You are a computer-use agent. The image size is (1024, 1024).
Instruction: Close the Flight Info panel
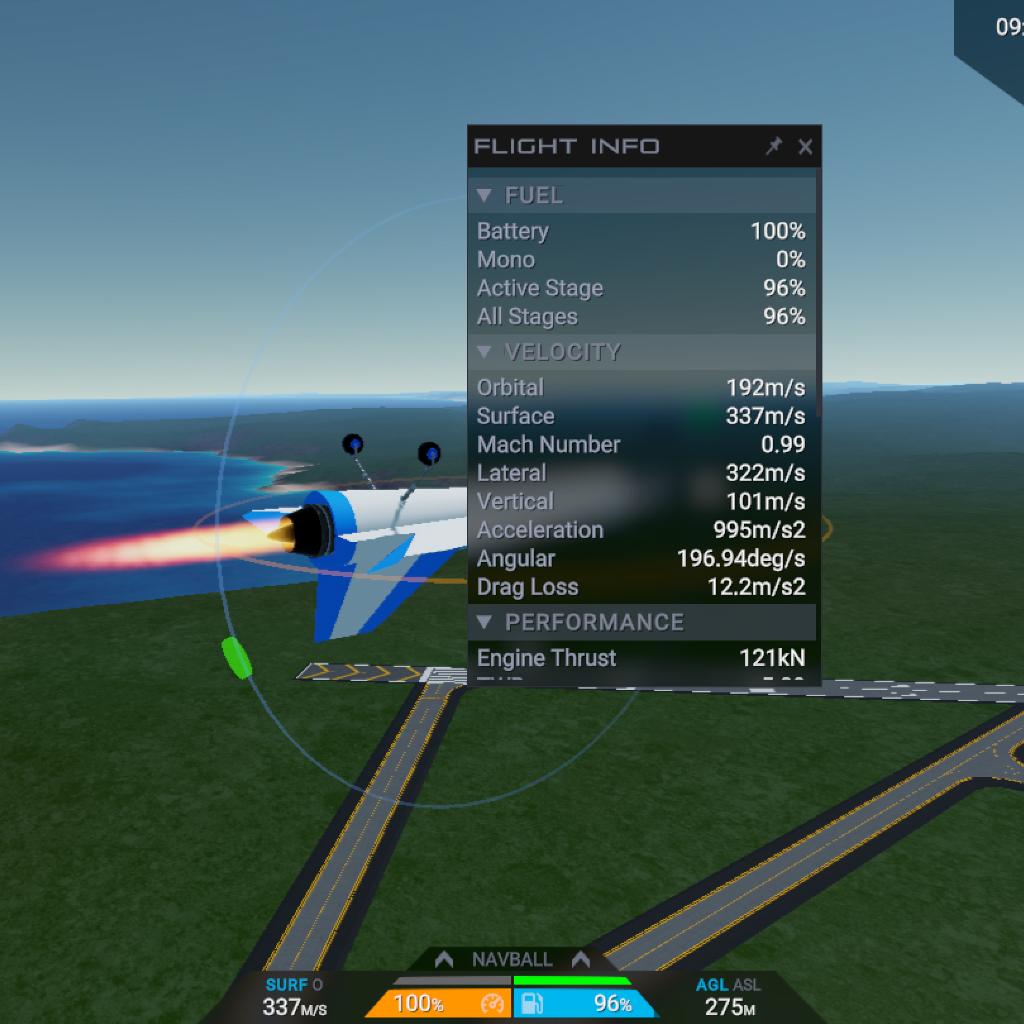click(x=805, y=147)
